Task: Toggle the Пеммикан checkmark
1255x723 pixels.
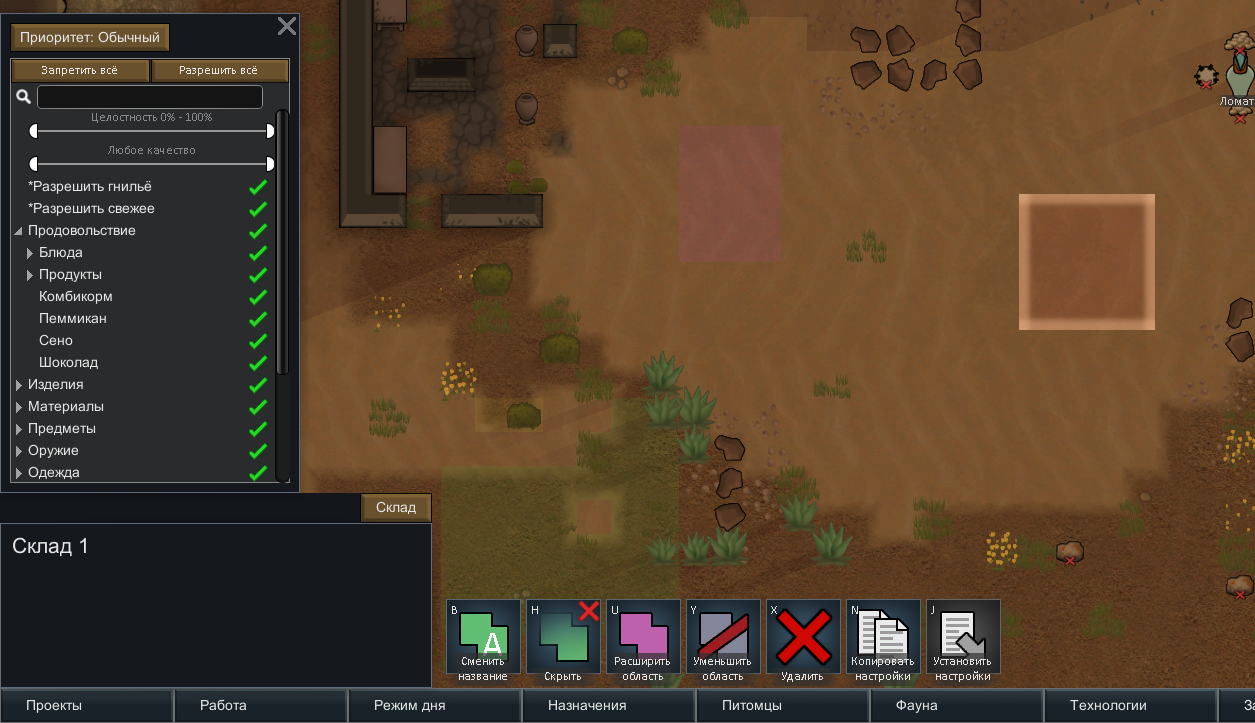Action: [258, 319]
